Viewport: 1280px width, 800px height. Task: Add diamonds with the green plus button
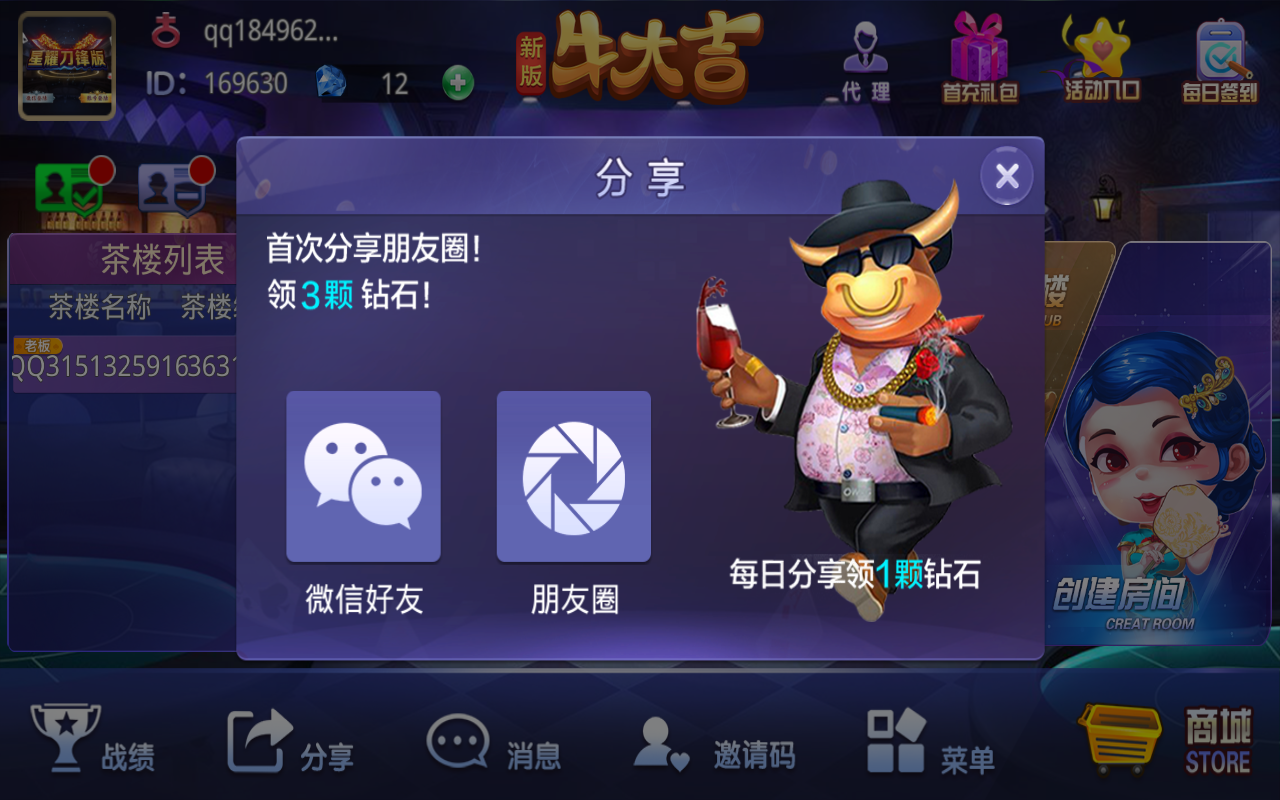point(458,84)
